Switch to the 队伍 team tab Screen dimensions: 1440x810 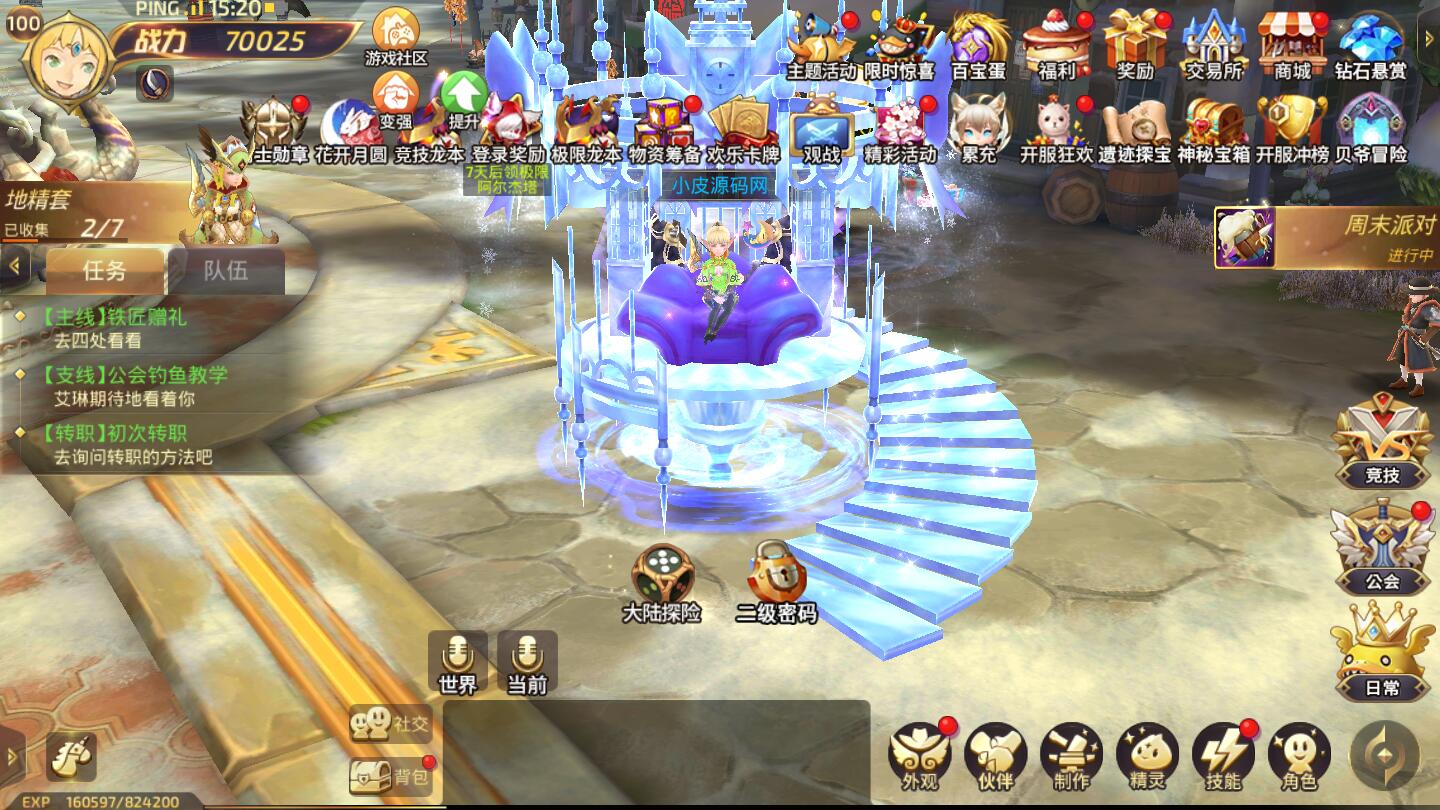point(226,270)
